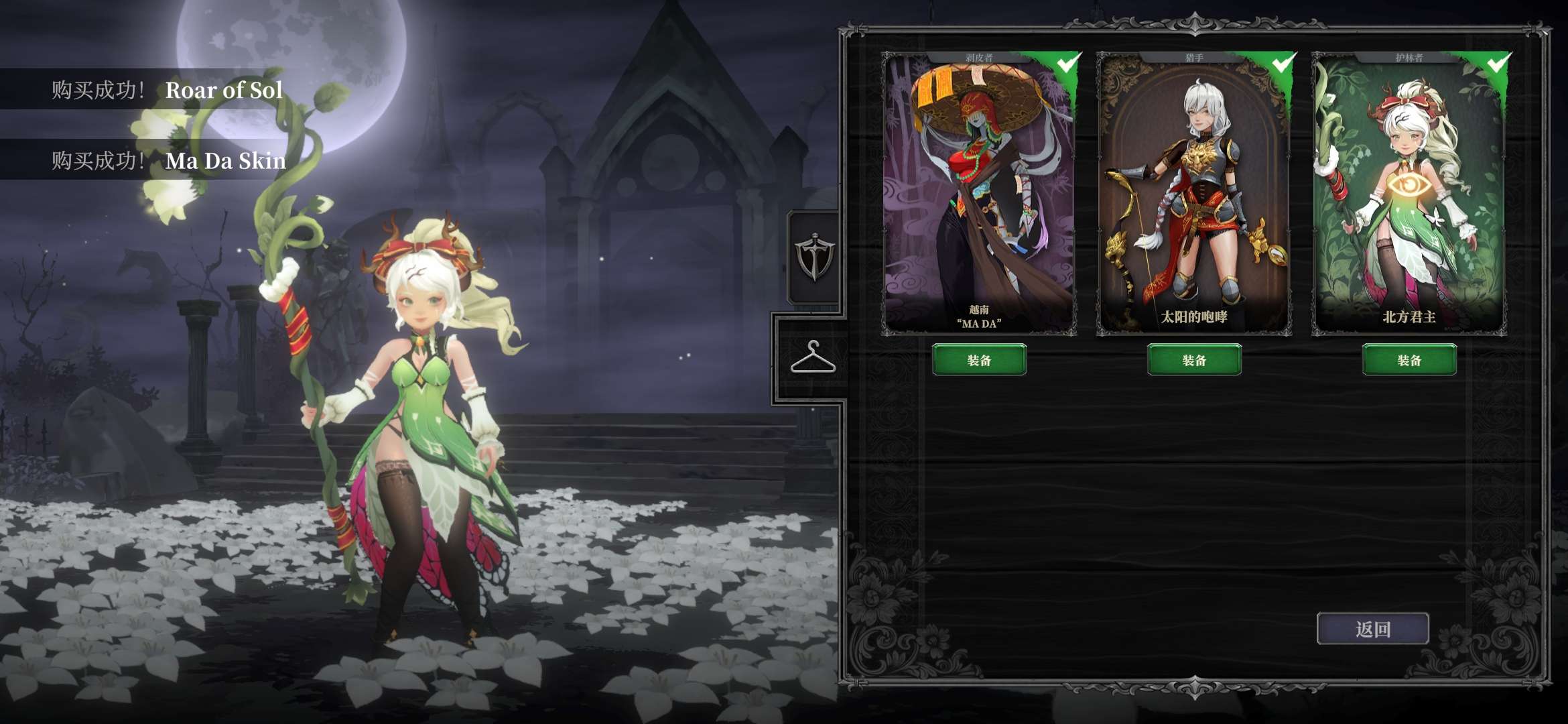Click the 返回 back button

(x=1372, y=629)
